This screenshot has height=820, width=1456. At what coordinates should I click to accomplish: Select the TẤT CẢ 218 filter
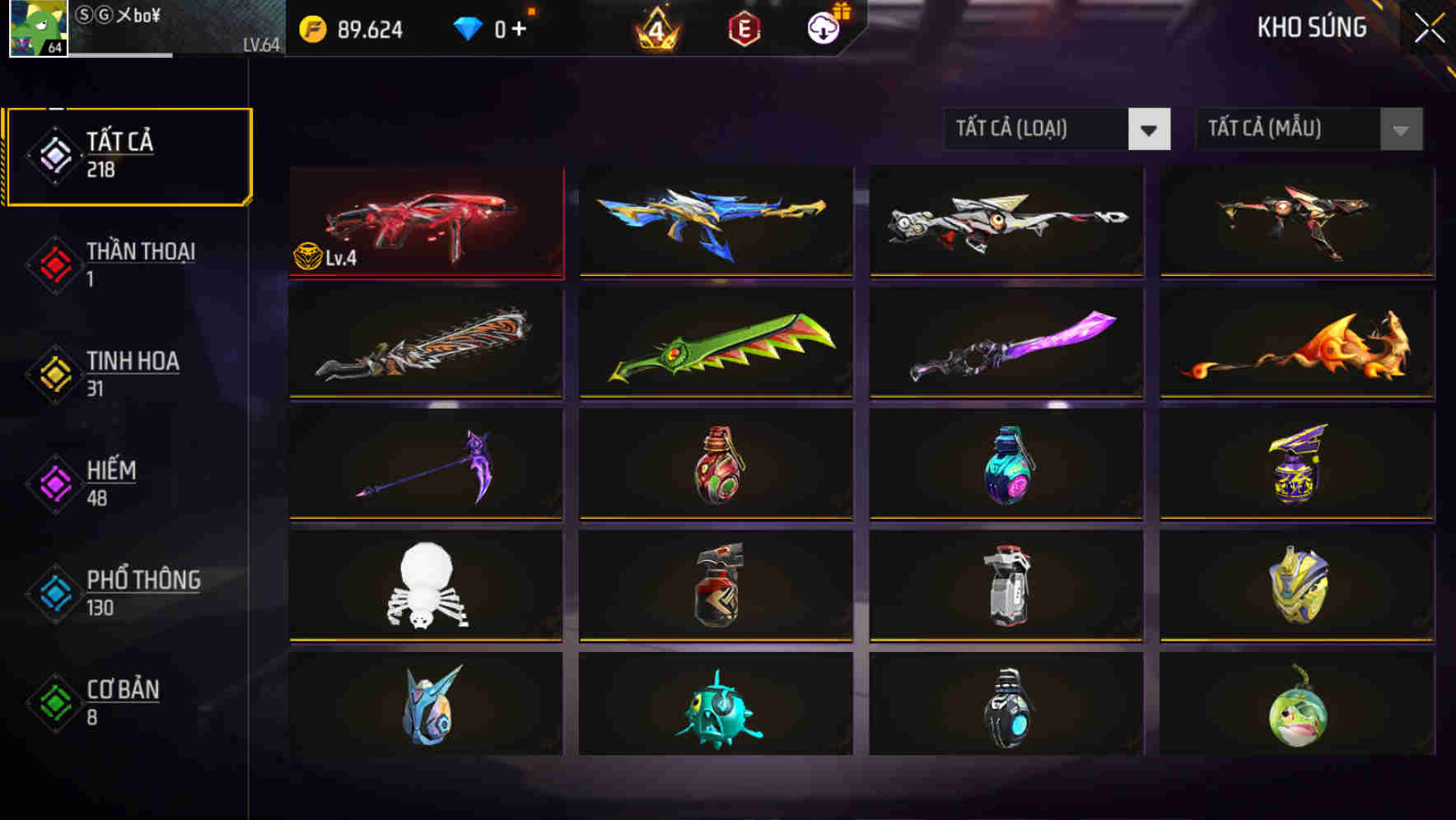click(x=128, y=155)
